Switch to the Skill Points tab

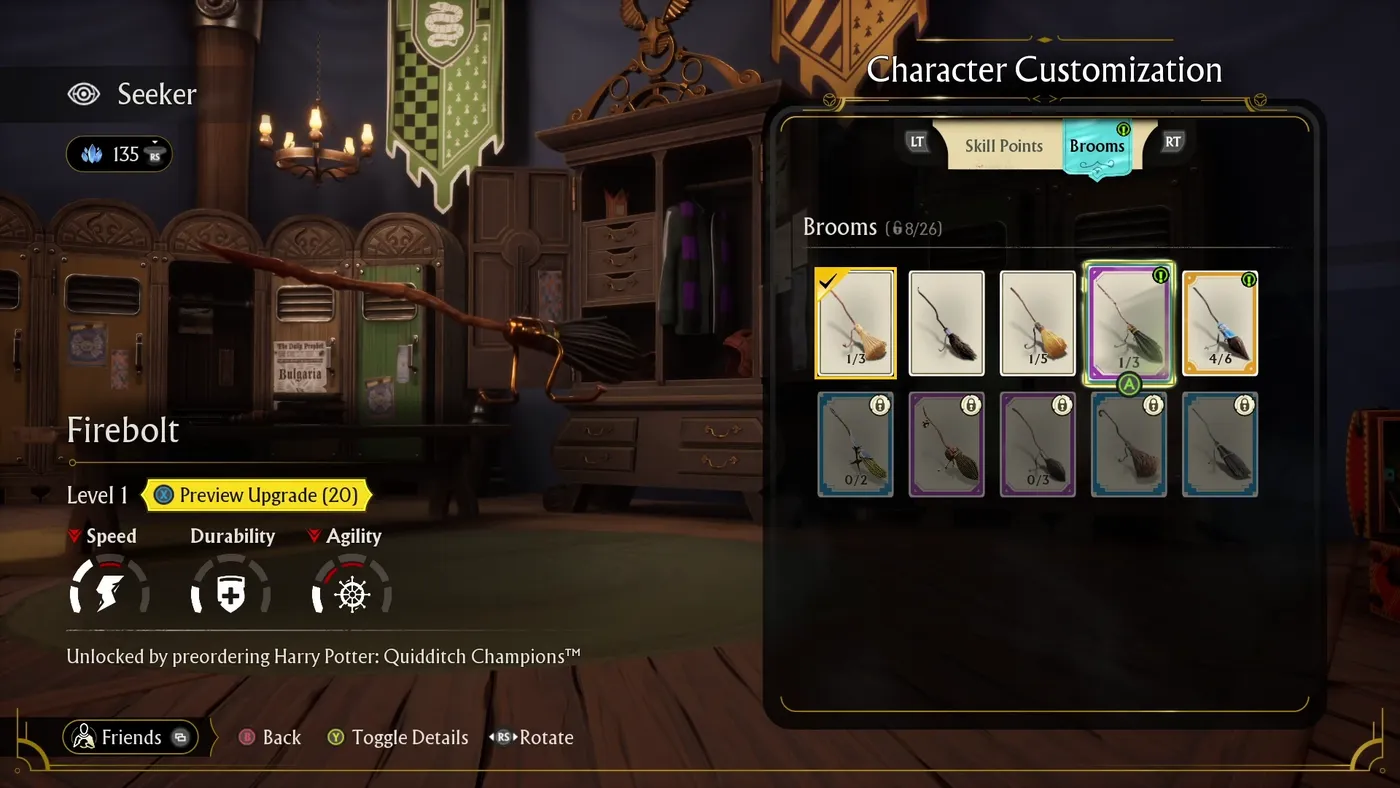[x=1003, y=146]
